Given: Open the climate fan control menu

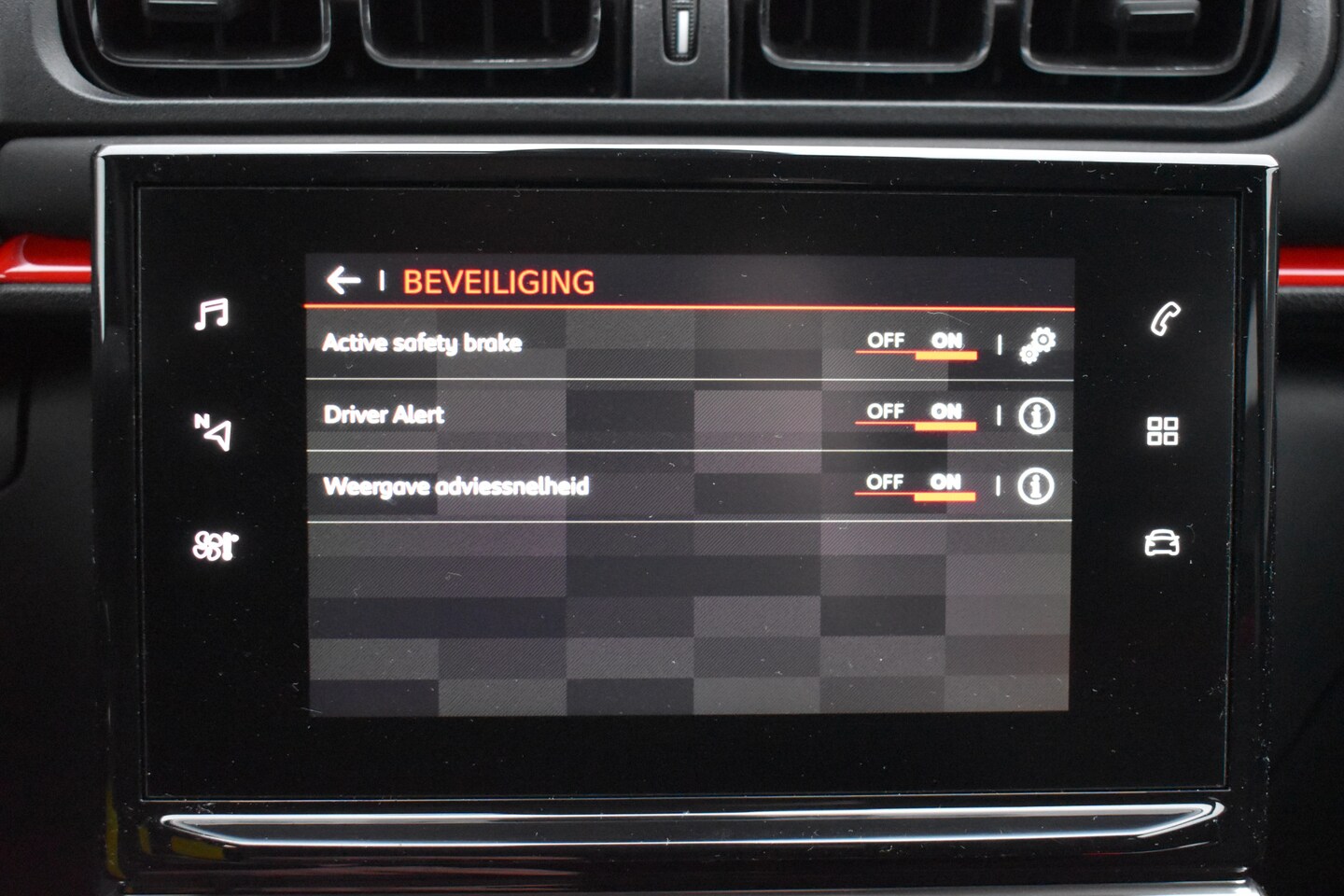Looking at the screenshot, I should click(x=214, y=545).
